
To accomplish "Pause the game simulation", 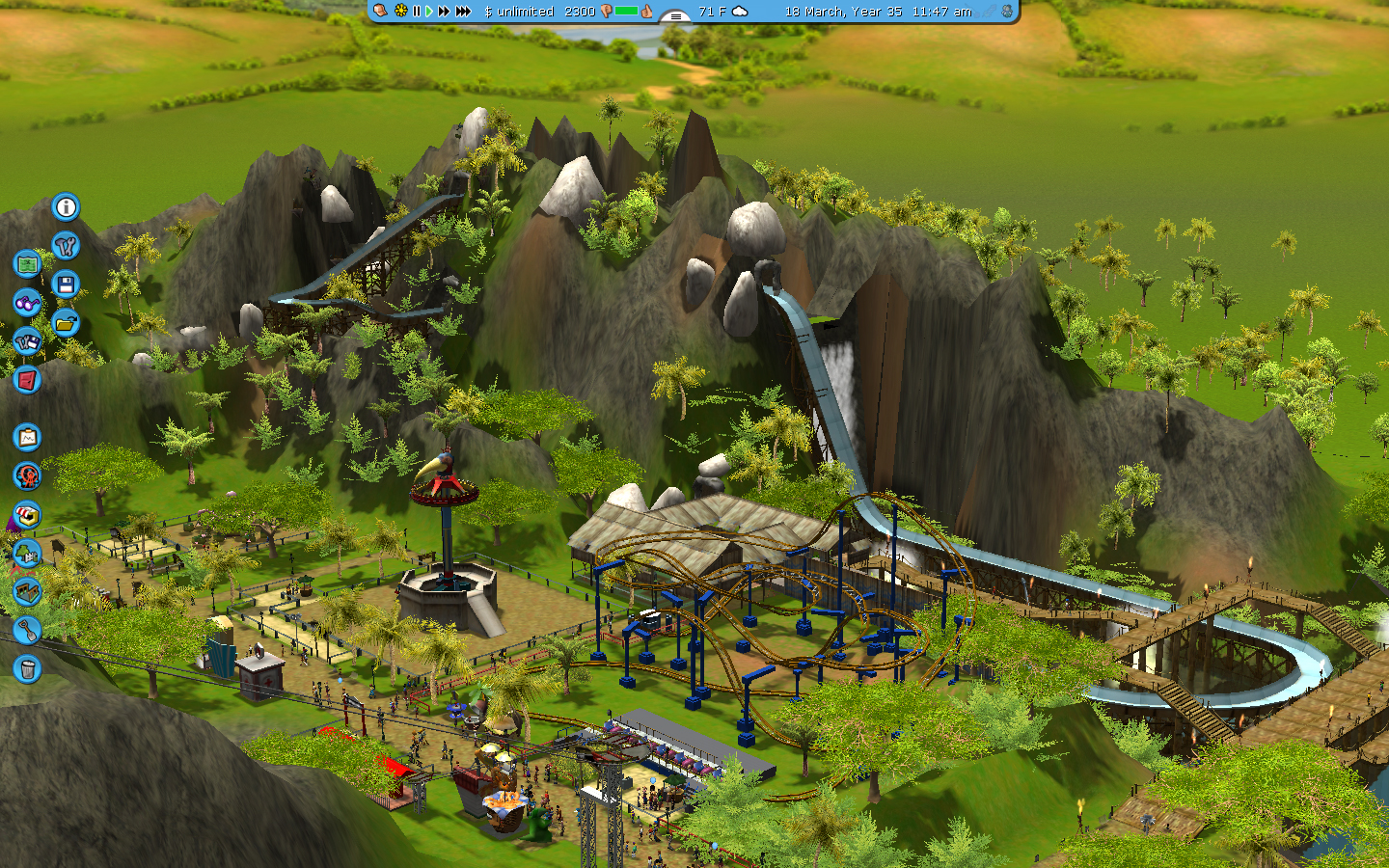I will [416, 11].
